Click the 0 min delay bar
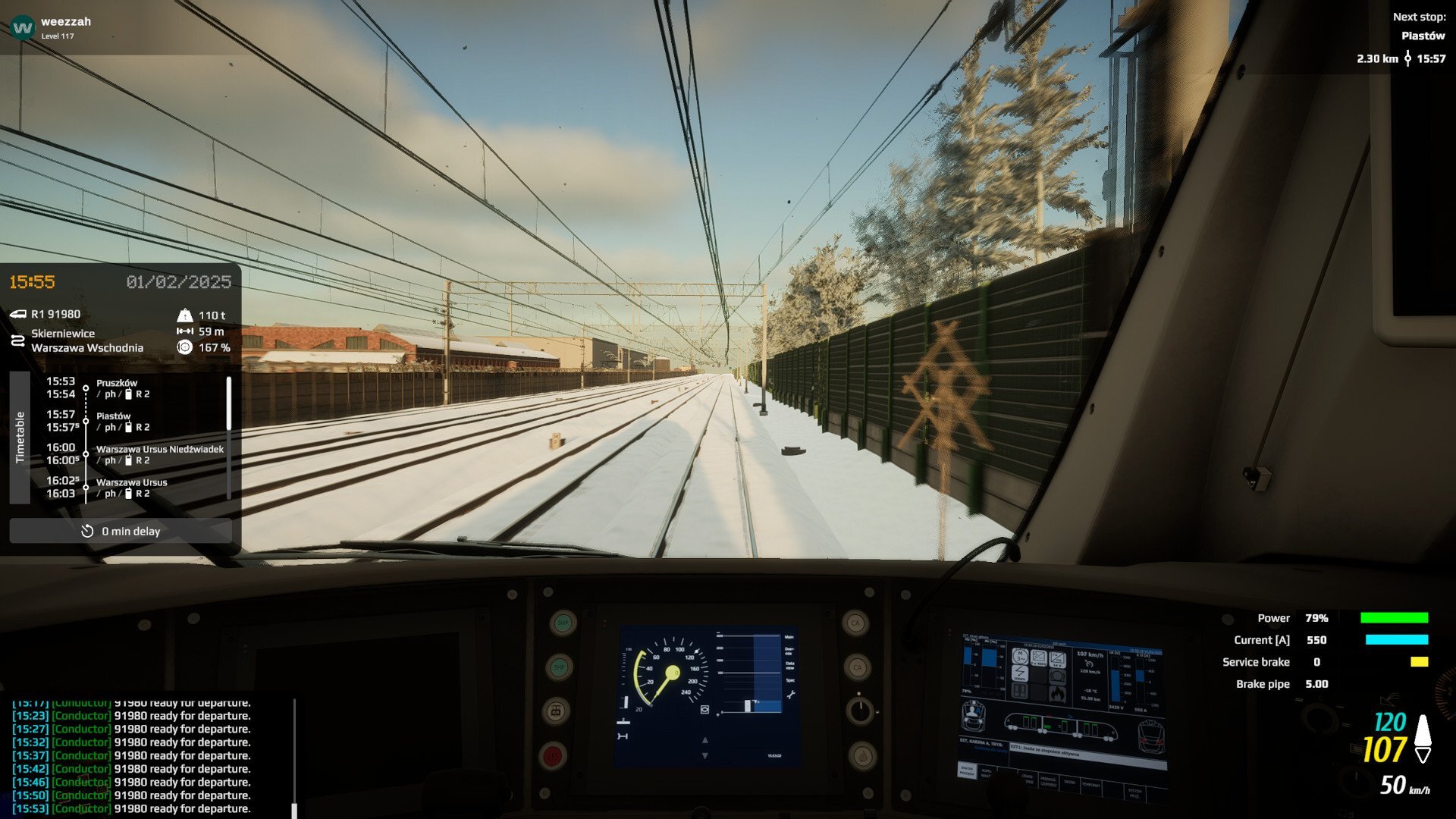Viewport: 1456px width, 819px height. tap(121, 531)
